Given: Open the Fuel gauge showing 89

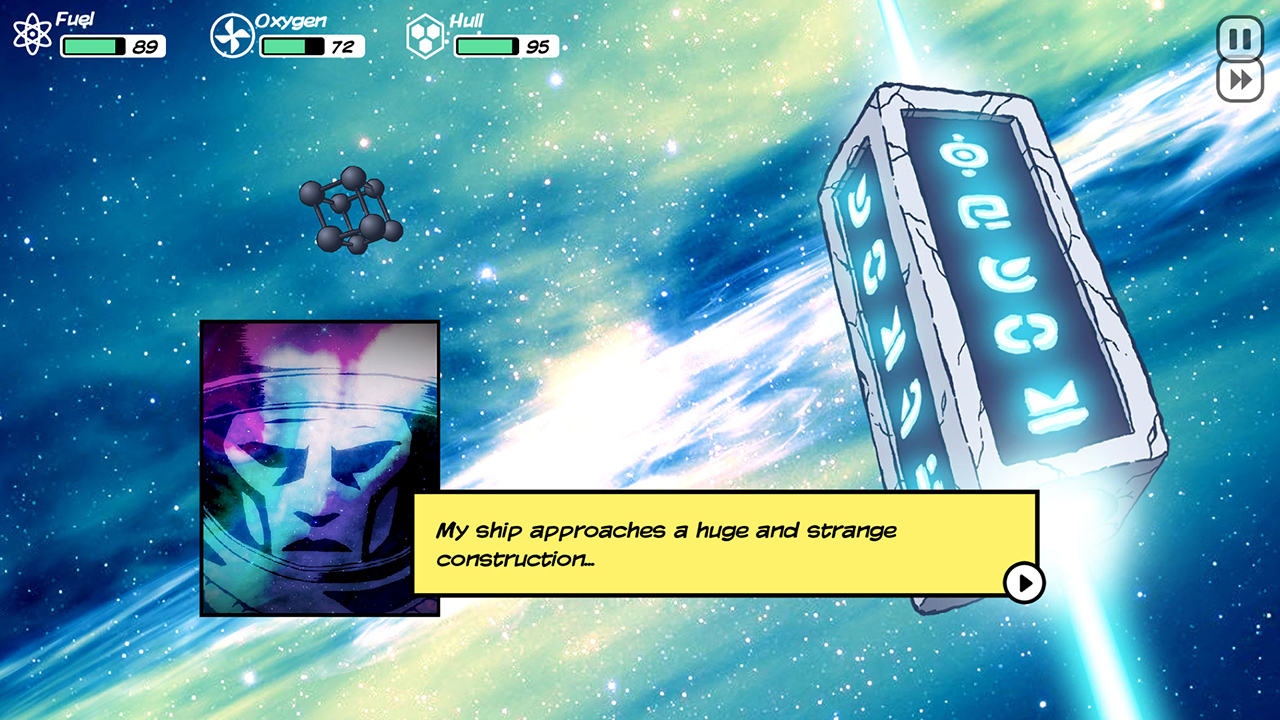Looking at the screenshot, I should [113, 45].
